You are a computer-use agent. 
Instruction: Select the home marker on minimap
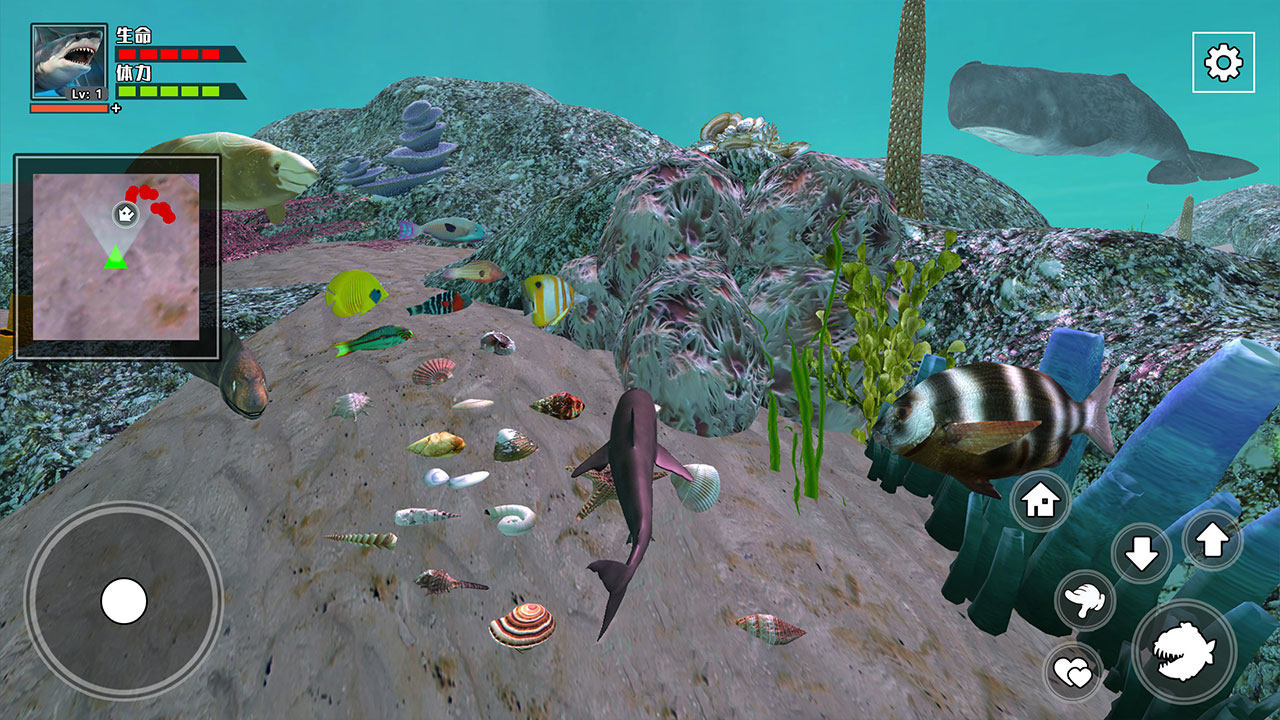pos(125,213)
